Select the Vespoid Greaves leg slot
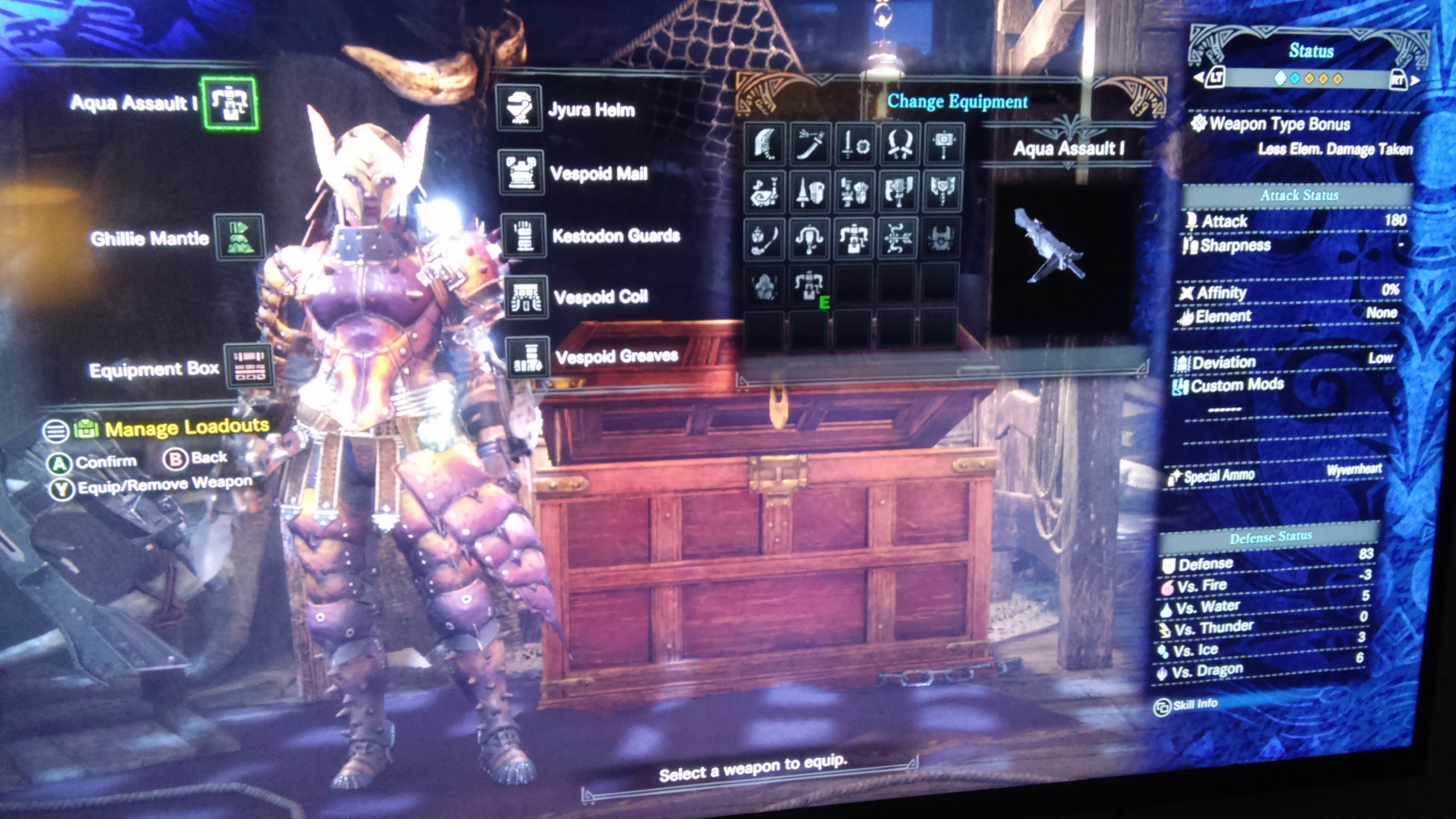 [x=527, y=357]
